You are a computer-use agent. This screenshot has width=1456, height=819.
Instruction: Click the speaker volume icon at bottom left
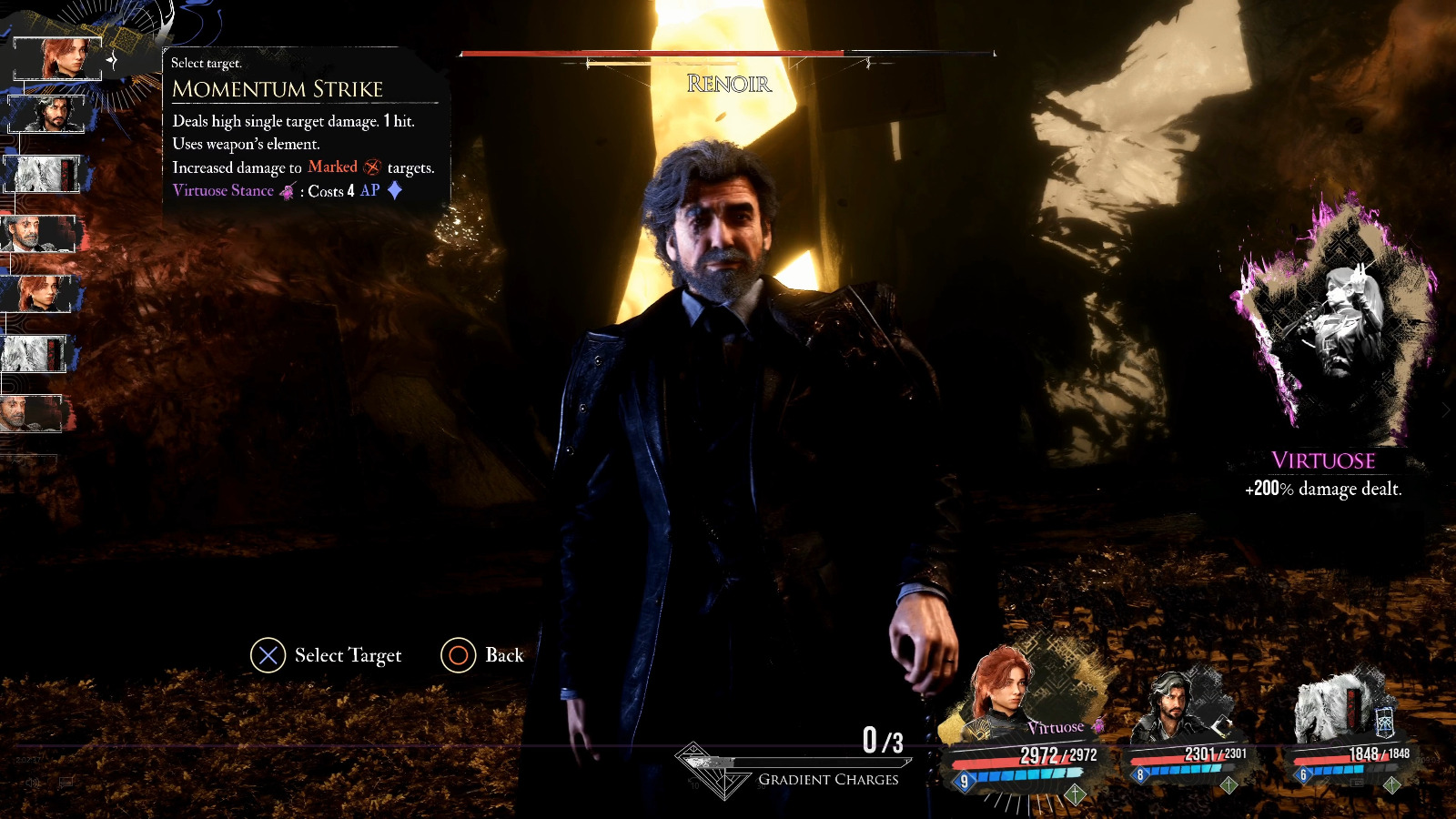[x=33, y=783]
